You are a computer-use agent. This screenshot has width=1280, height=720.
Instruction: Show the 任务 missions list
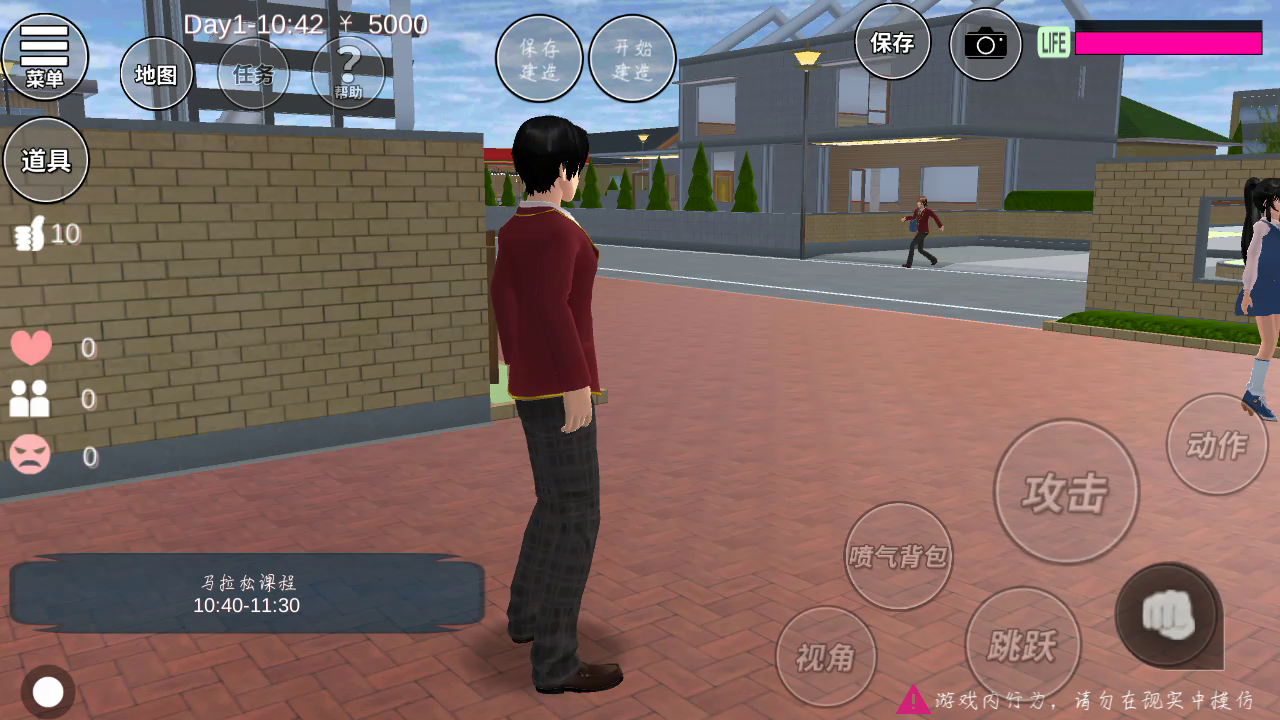point(253,74)
